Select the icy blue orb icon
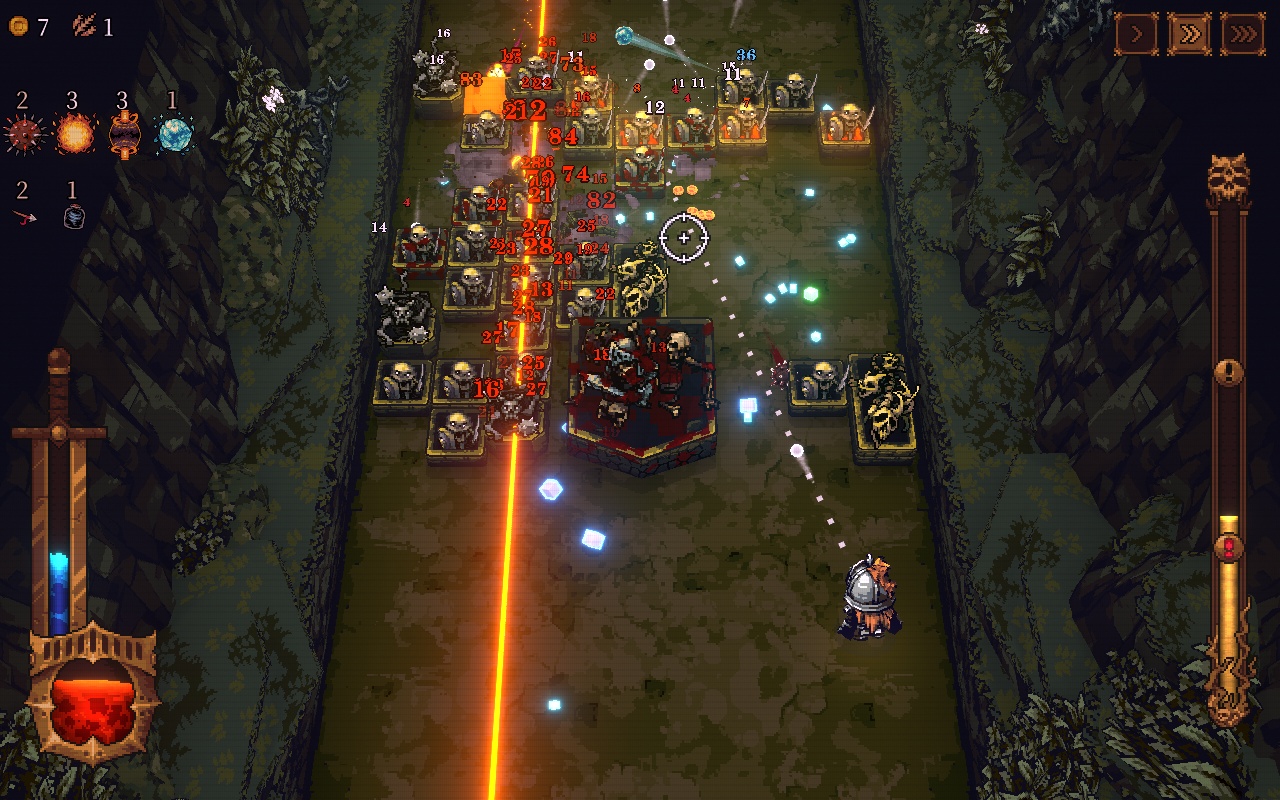The width and height of the screenshot is (1280, 800). coord(173,134)
